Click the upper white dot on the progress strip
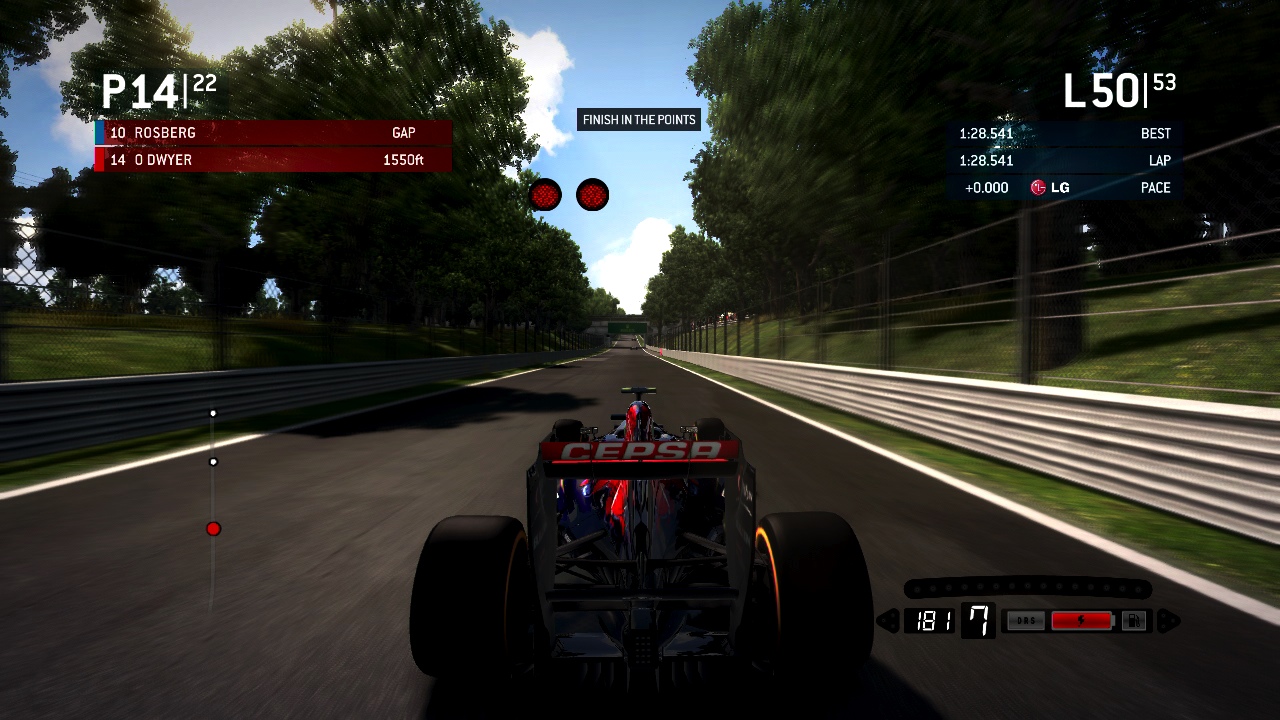Viewport: 1280px width, 720px height. pyautogui.click(x=213, y=412)
